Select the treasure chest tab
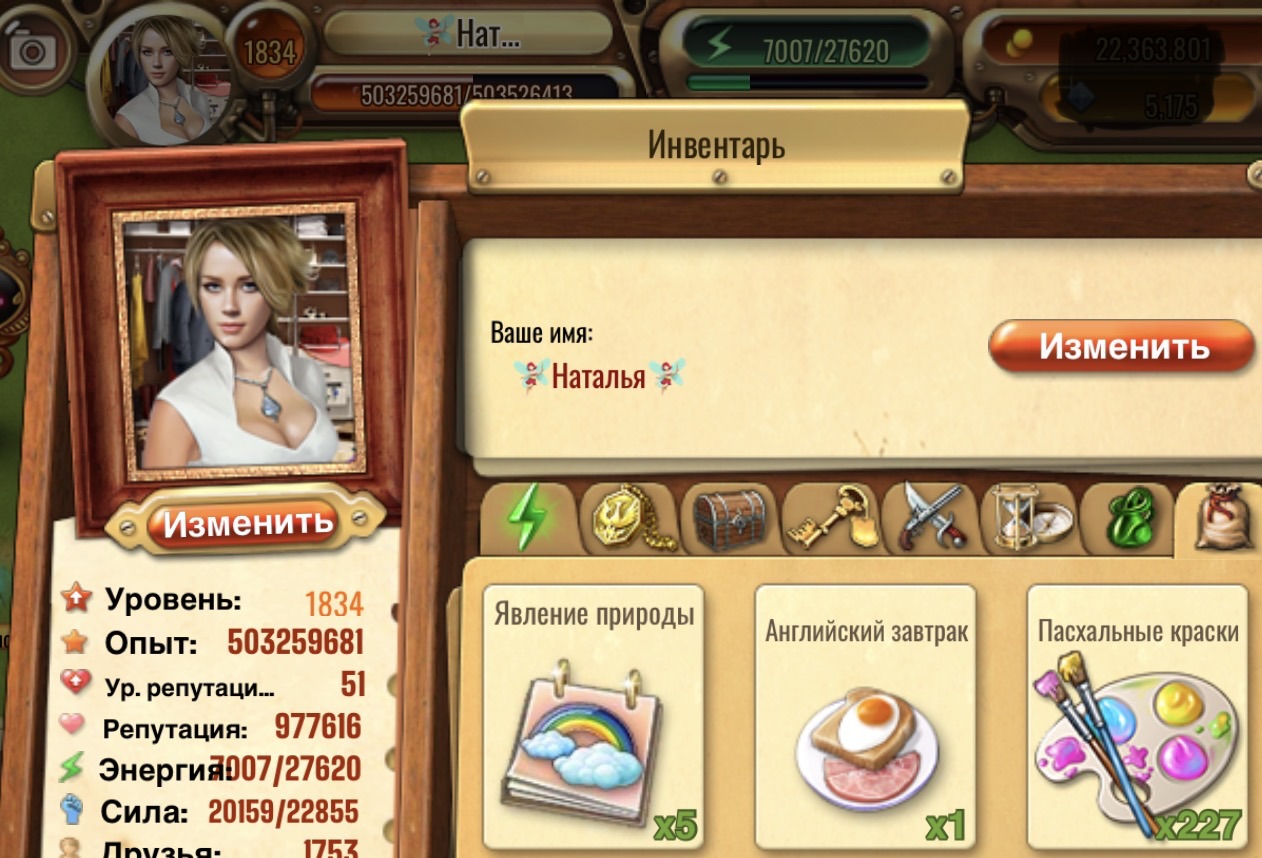This screenshot has width=1262, height=858. click(729, 520)
